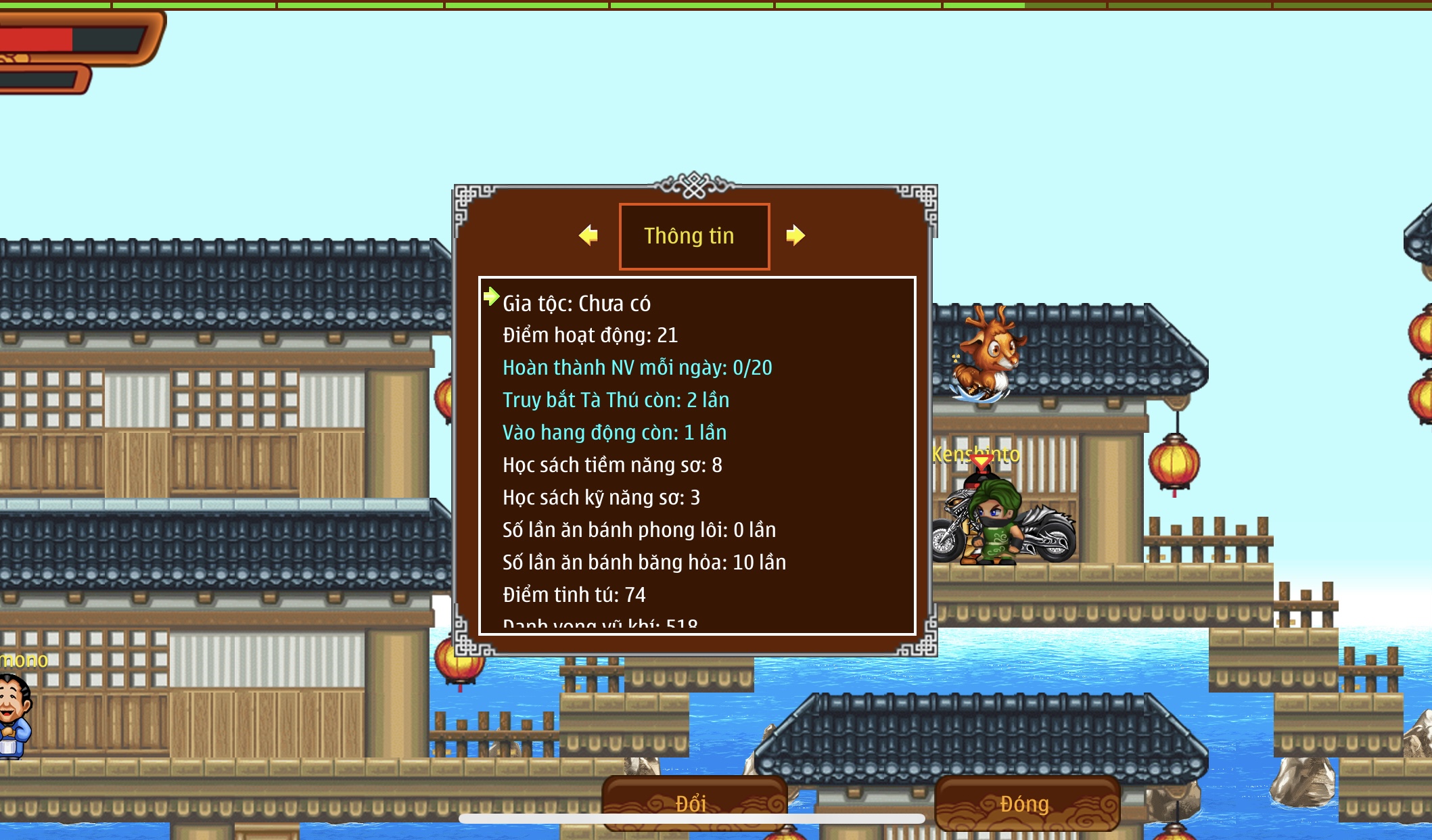Go to previous tab with left arrow
1432x840 pixels.
588,235
